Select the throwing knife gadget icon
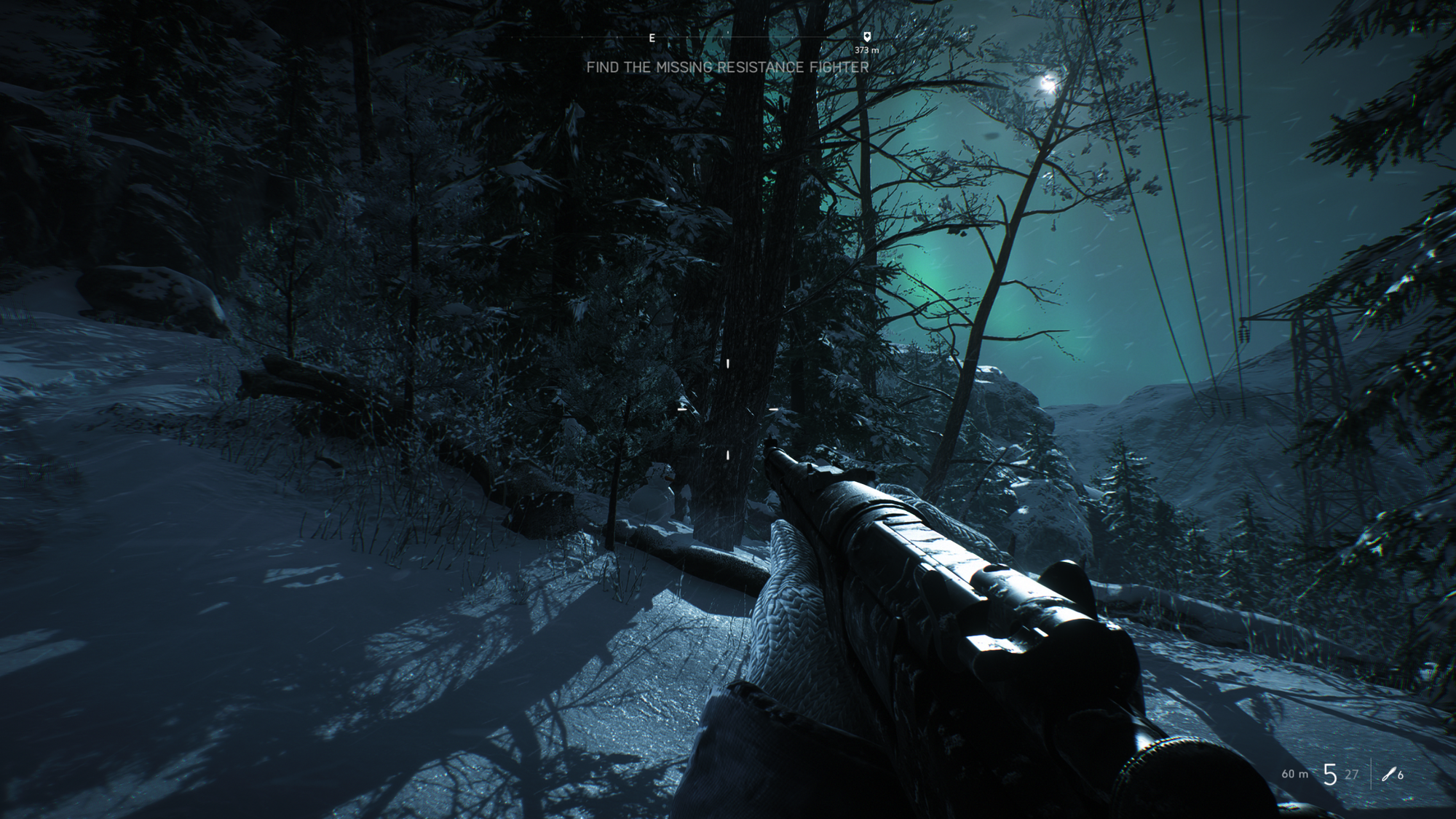The height and width of the screenshot is (819, 1456). pos(1388,775)
